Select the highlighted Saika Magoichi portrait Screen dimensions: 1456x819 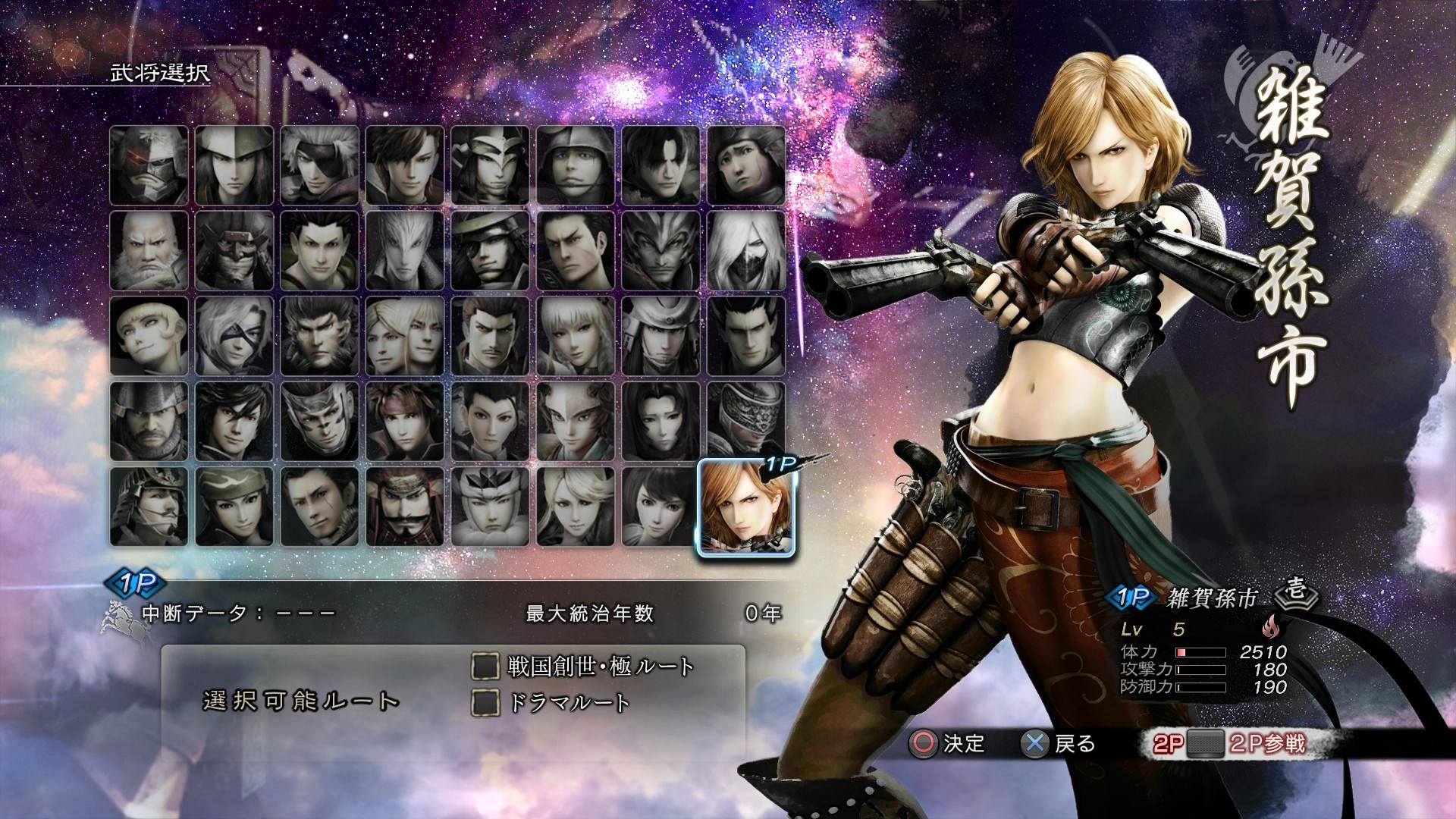[x=745, y=507]
